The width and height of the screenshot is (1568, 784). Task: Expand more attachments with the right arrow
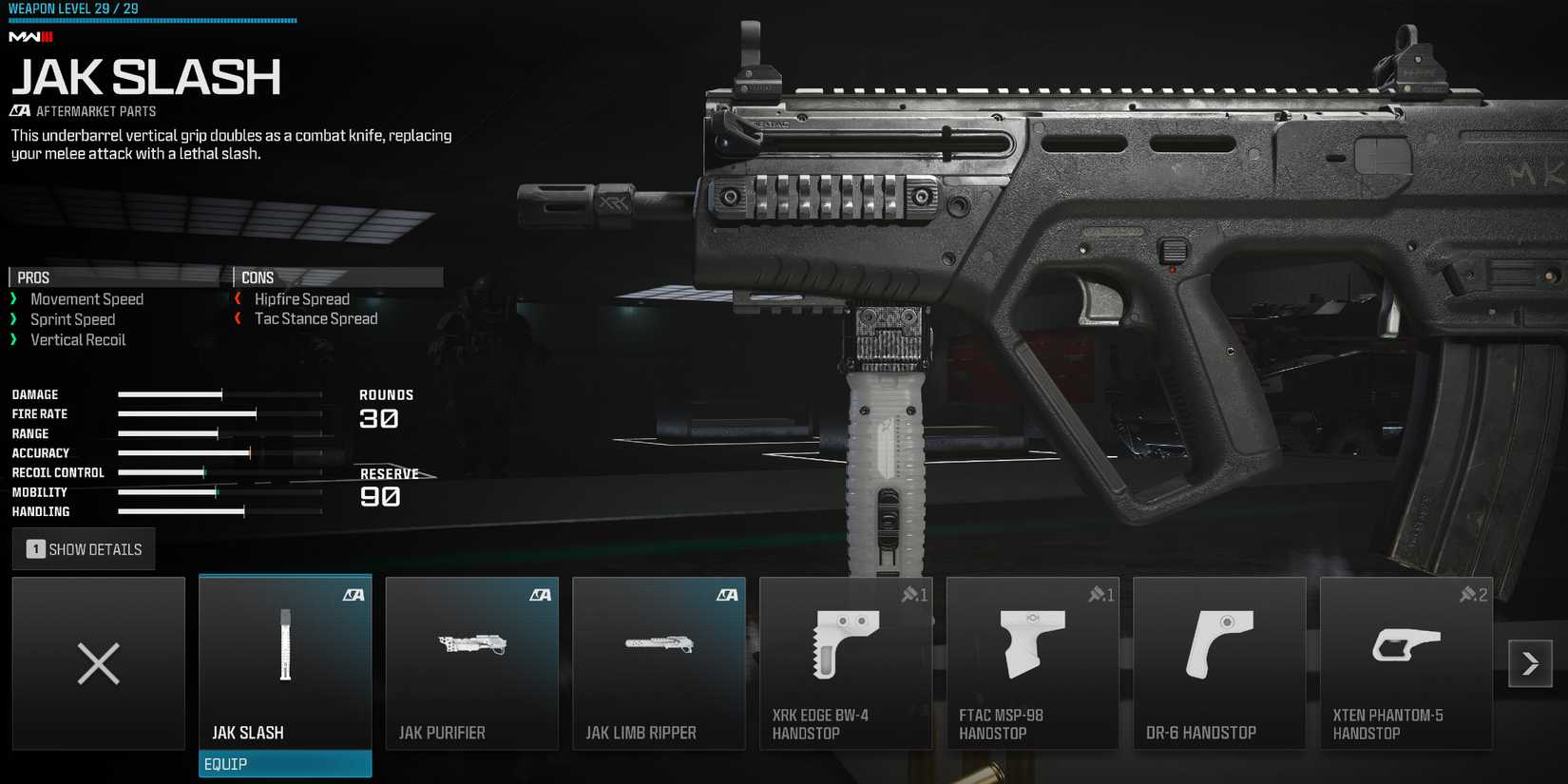click(1530, 663)
